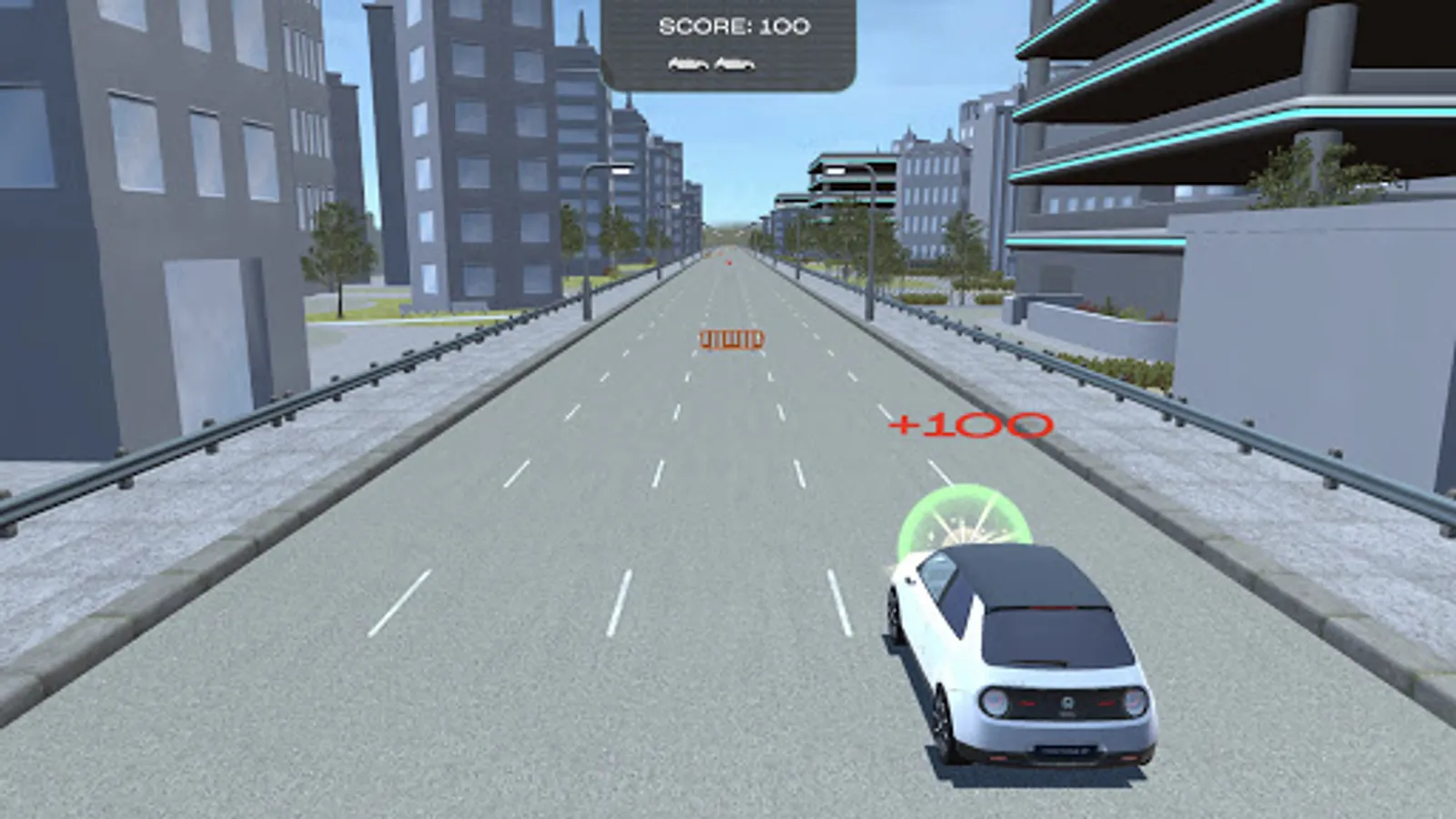Click the distant red obstacle on the road
The height and width of the screenshot is (819, 1456).
tap(728, 265)
